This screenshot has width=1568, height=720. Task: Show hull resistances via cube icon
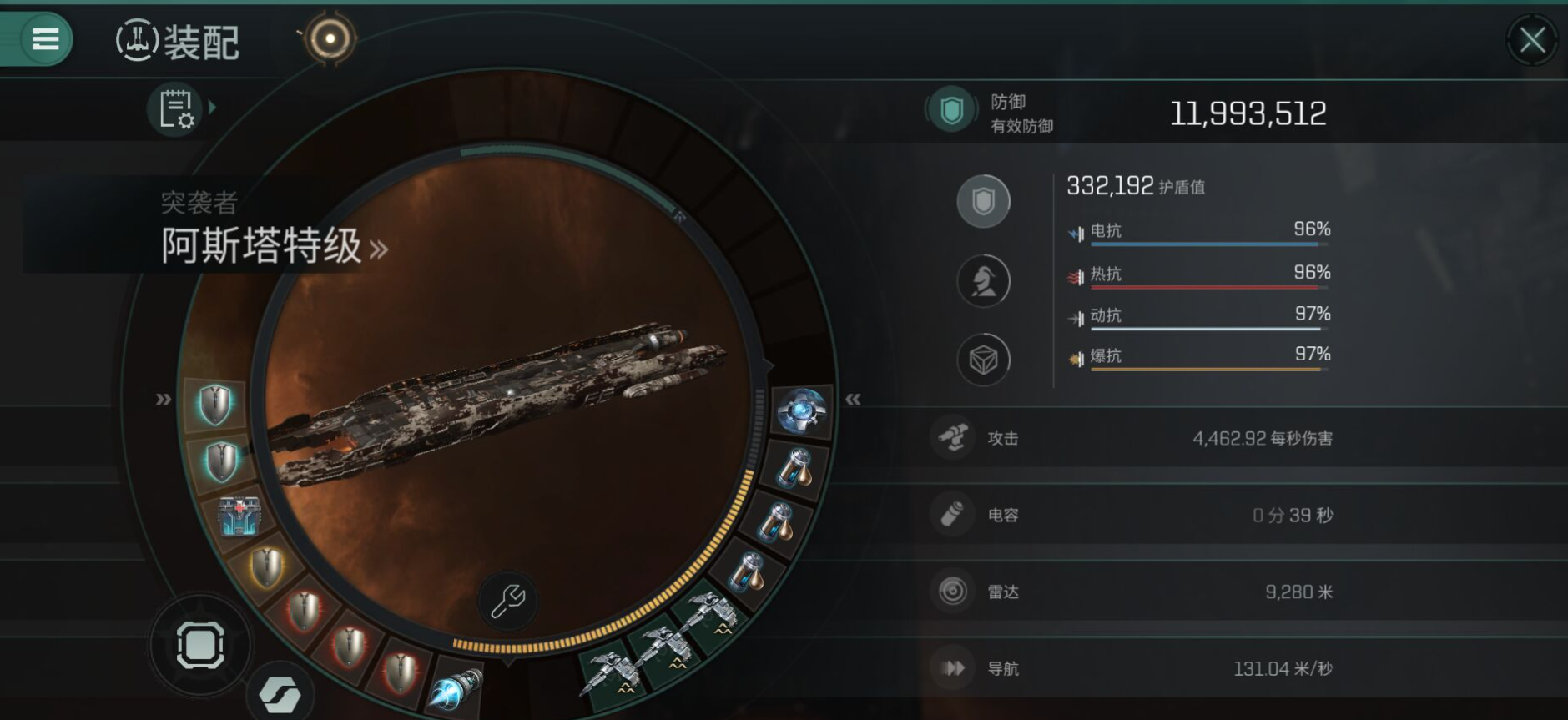(x=983, y=360)
